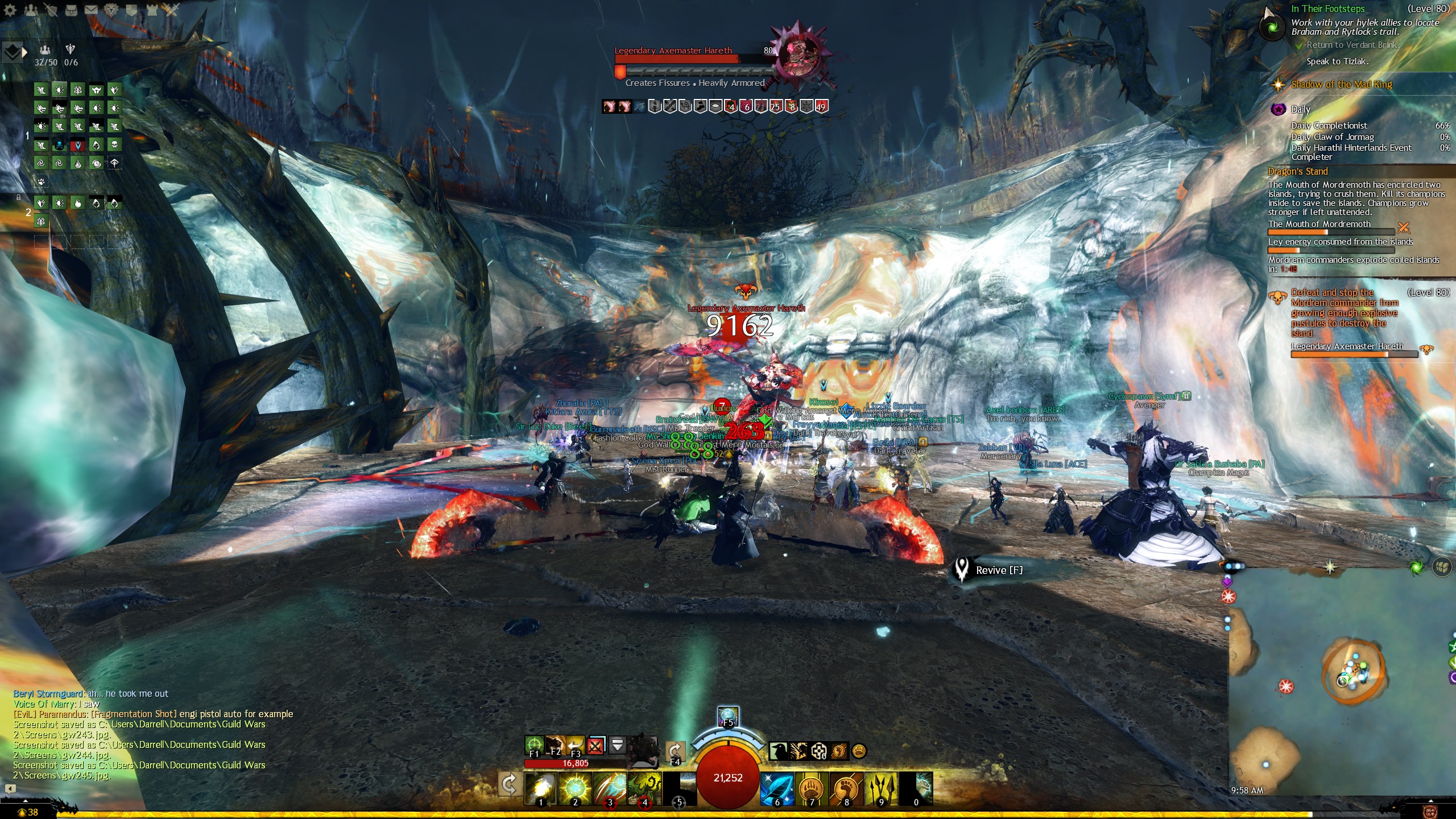
Task: Click the orange-ringed island on the minimap
Action: pos(1352,672)
